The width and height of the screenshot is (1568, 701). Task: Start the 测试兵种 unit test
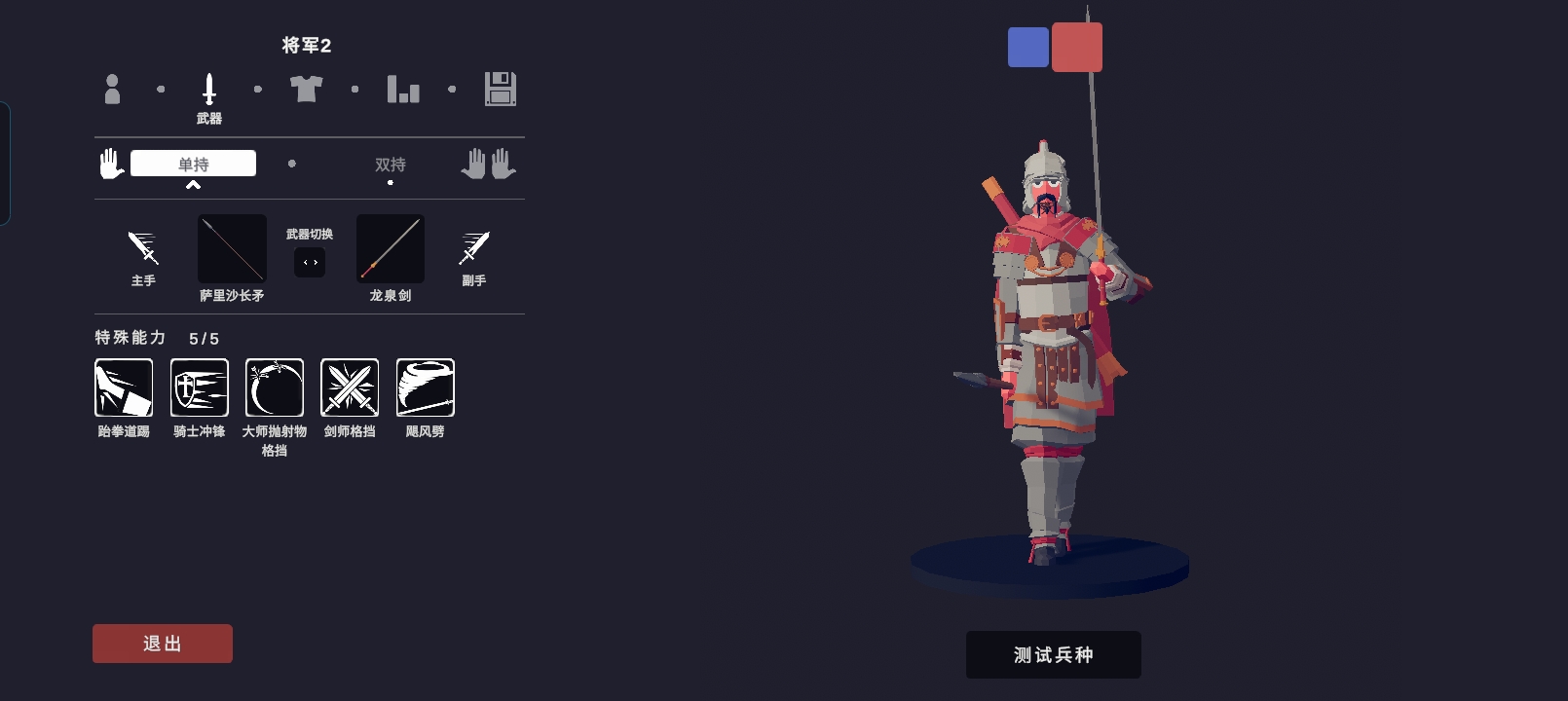1053,654
